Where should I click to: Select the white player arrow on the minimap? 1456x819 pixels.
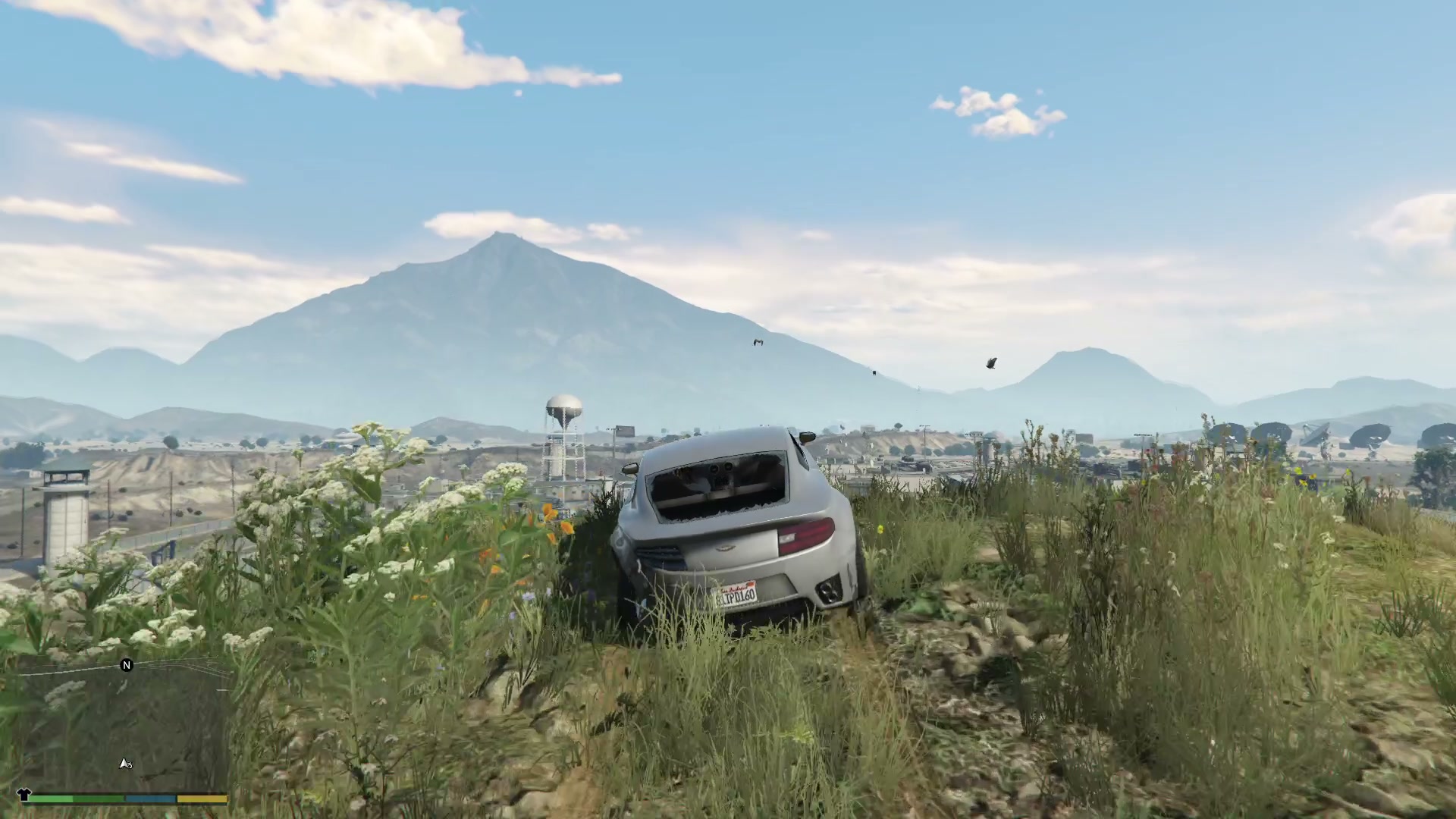click(x=124, y=763)
